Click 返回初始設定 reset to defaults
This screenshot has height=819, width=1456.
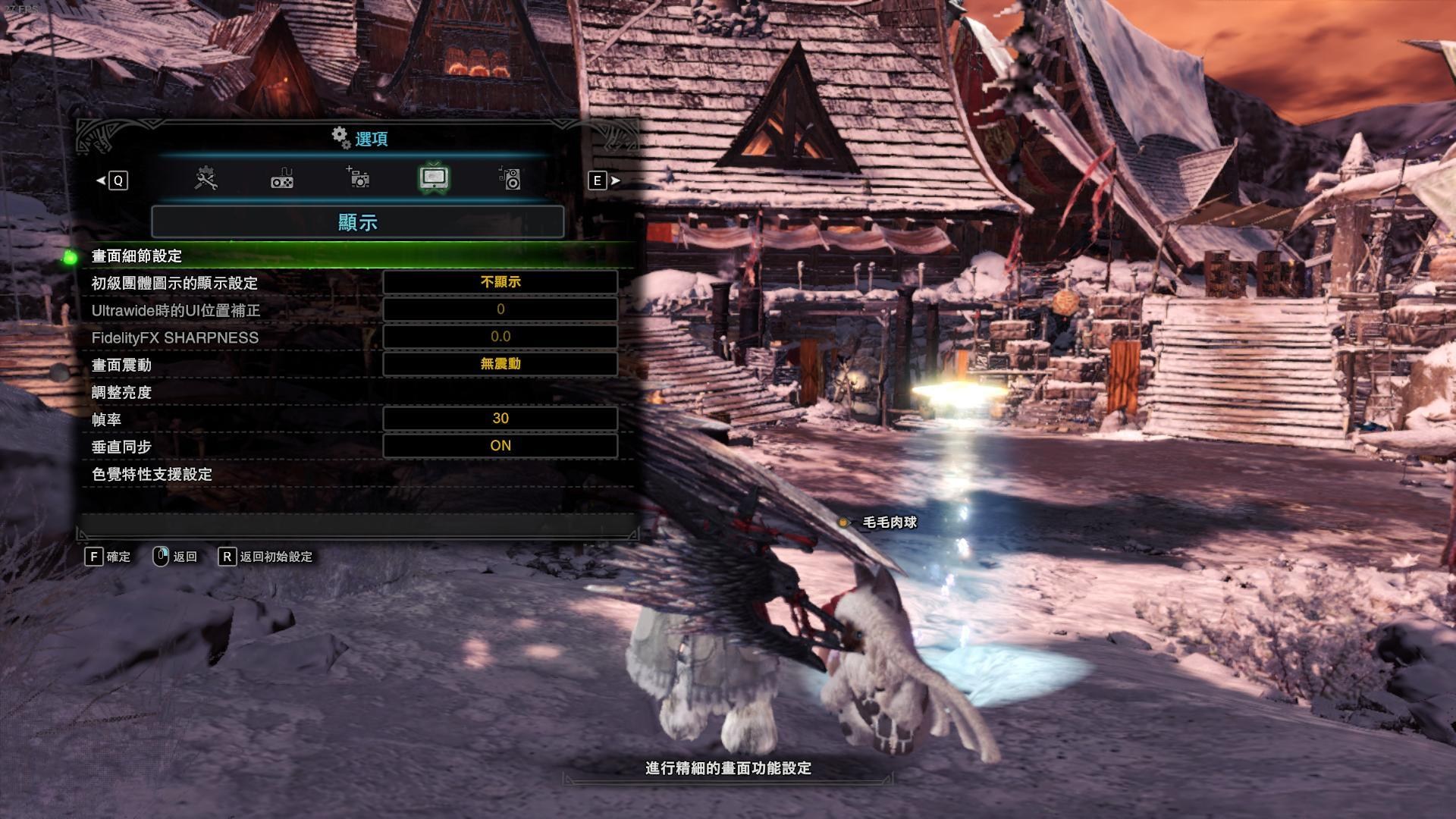(266, 557)
